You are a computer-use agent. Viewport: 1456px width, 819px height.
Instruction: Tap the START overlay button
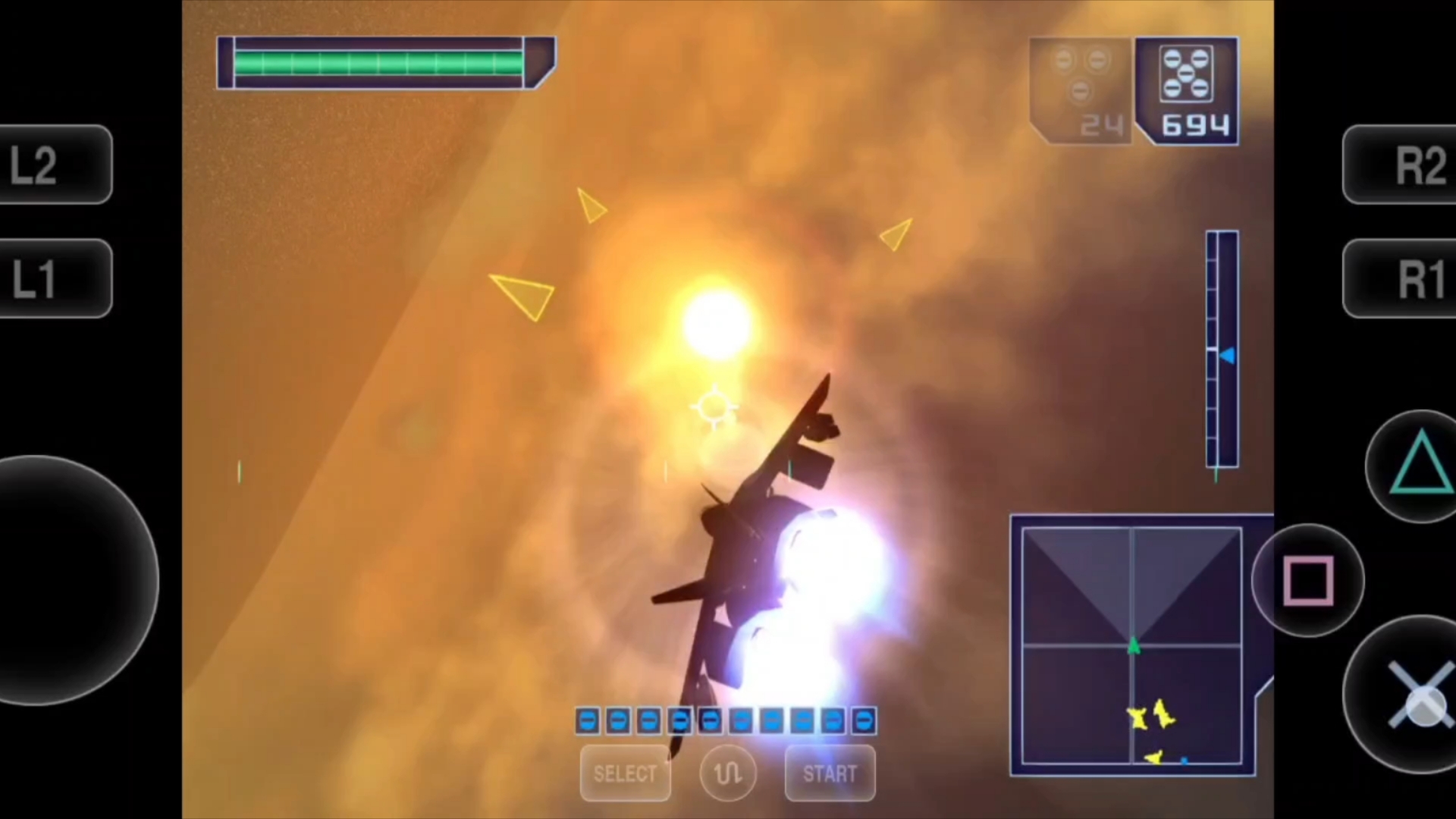pos(830,773)
